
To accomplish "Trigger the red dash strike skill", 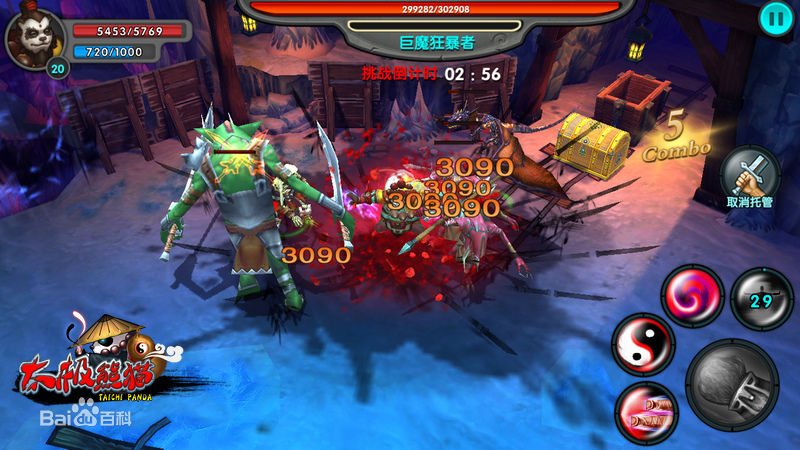I will point(645,410).
